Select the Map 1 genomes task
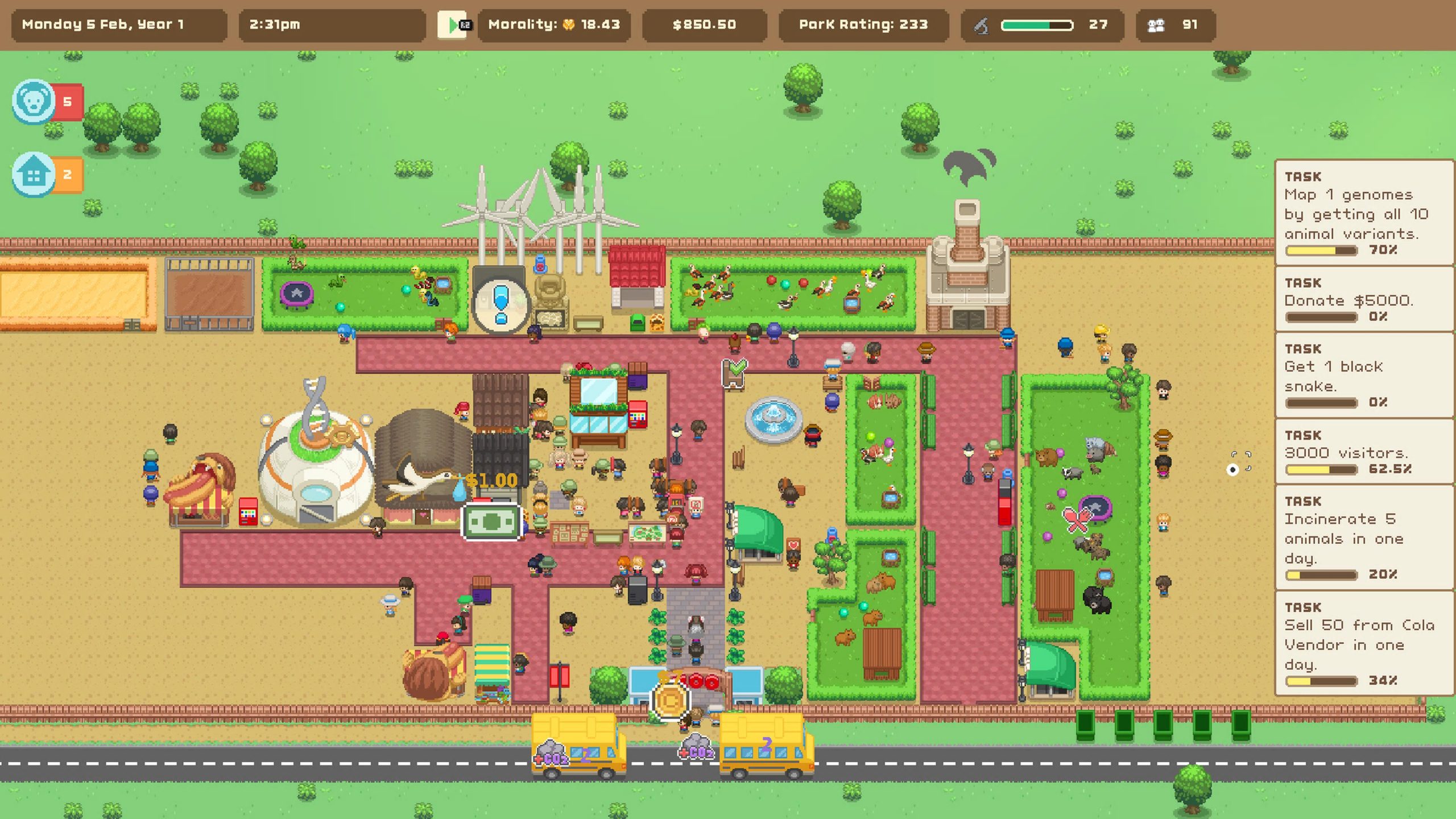This screenshot has height=819, width=1456. coord(1364,213)
